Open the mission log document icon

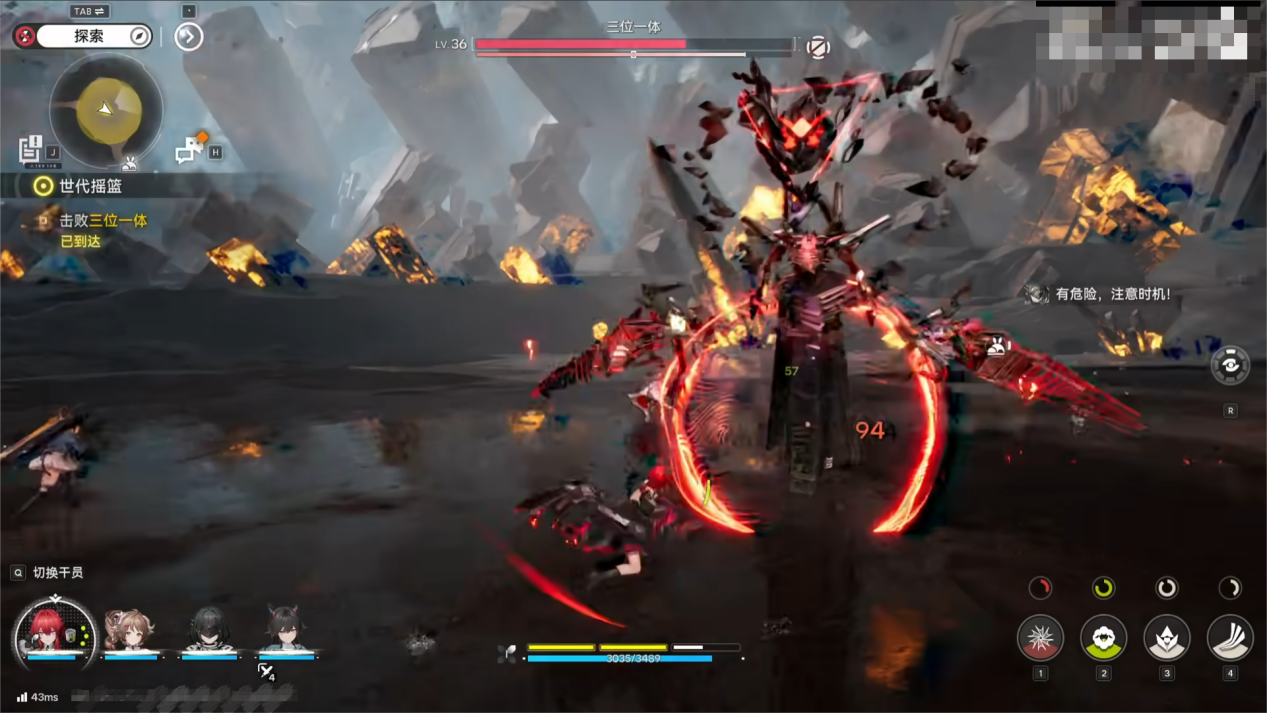point(31,149)
